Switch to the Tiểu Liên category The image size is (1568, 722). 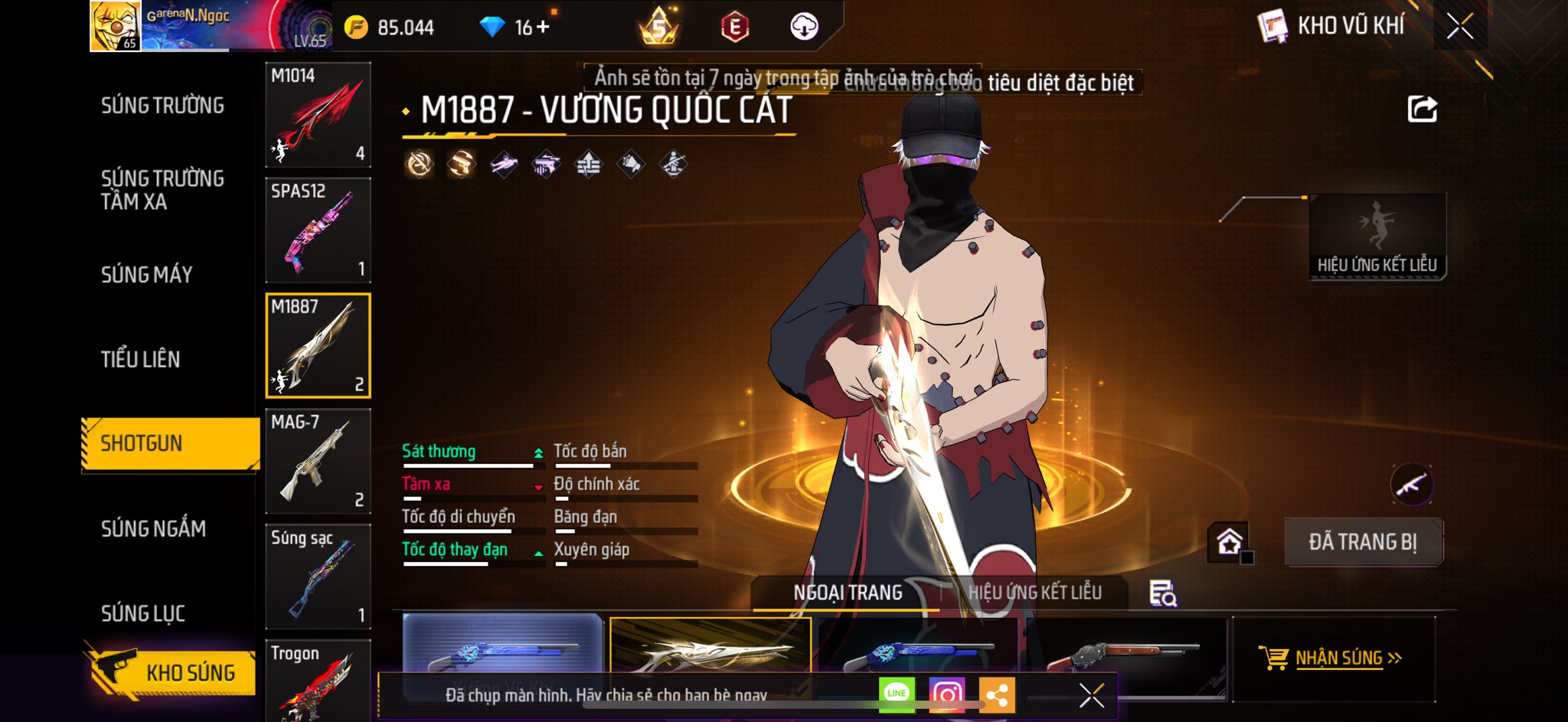click(140, 359)
